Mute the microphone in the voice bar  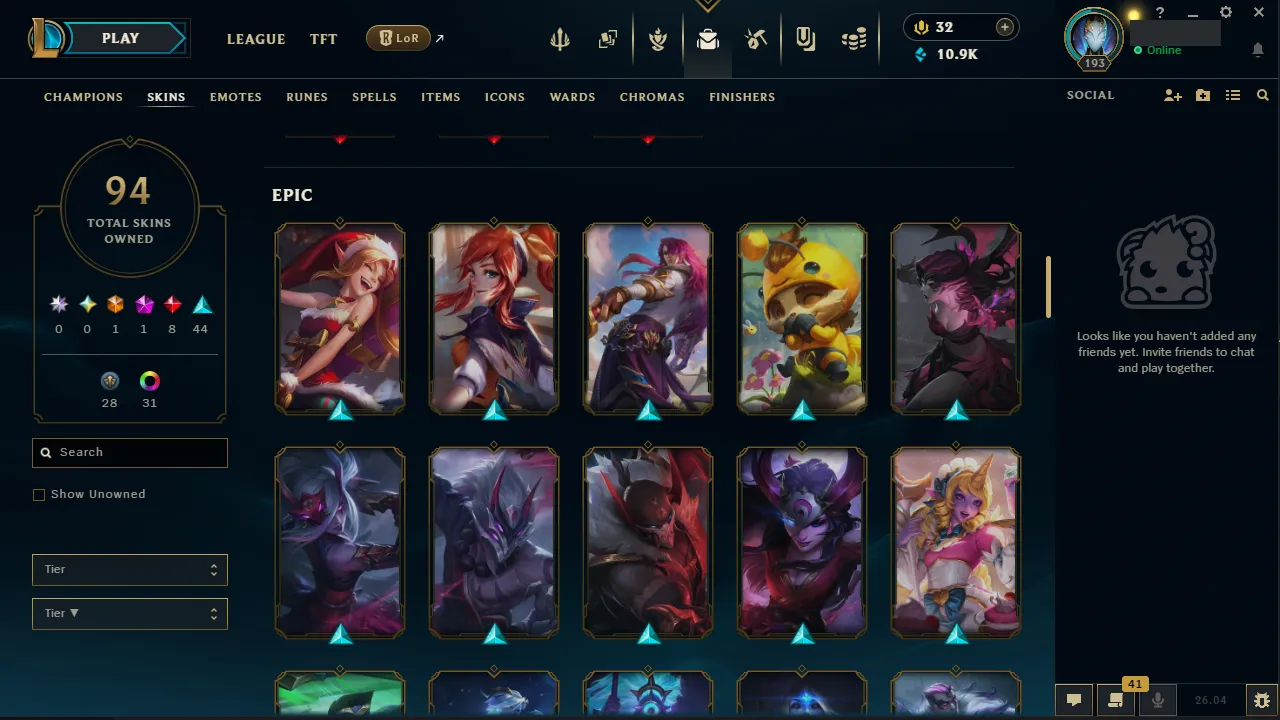(1157, 699)
